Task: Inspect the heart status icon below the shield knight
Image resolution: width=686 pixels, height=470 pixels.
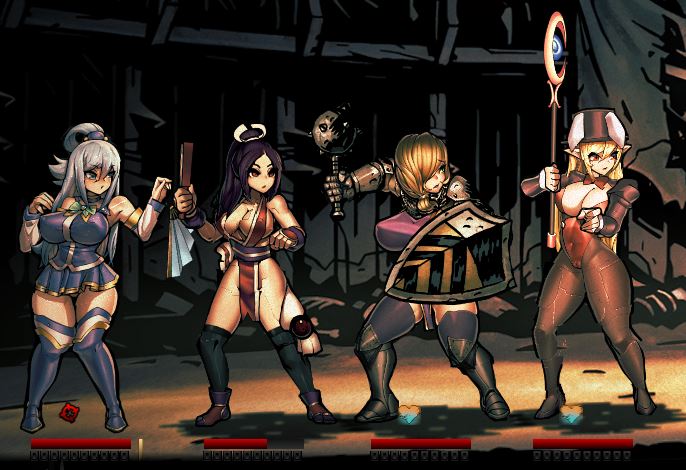Action: click(410, 412)
